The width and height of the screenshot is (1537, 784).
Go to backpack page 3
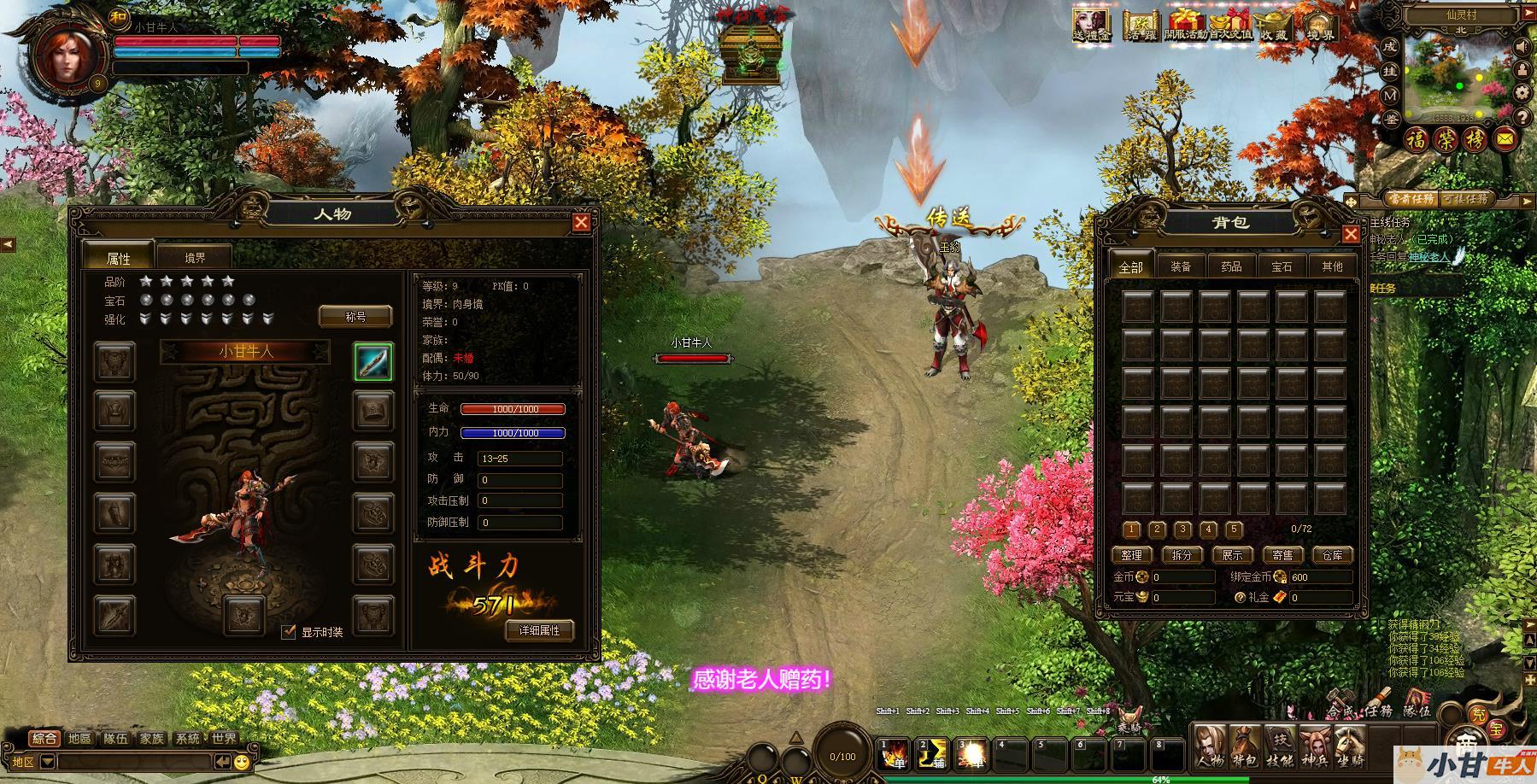[1182, 529]
